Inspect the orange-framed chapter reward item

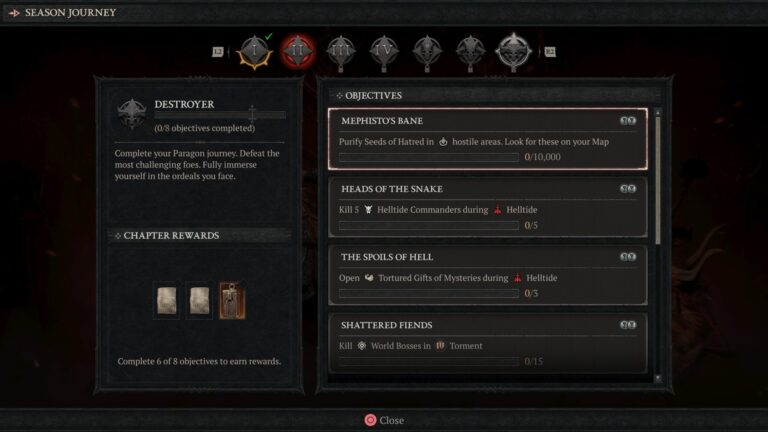pyautogui.click(x=232, y=300)
